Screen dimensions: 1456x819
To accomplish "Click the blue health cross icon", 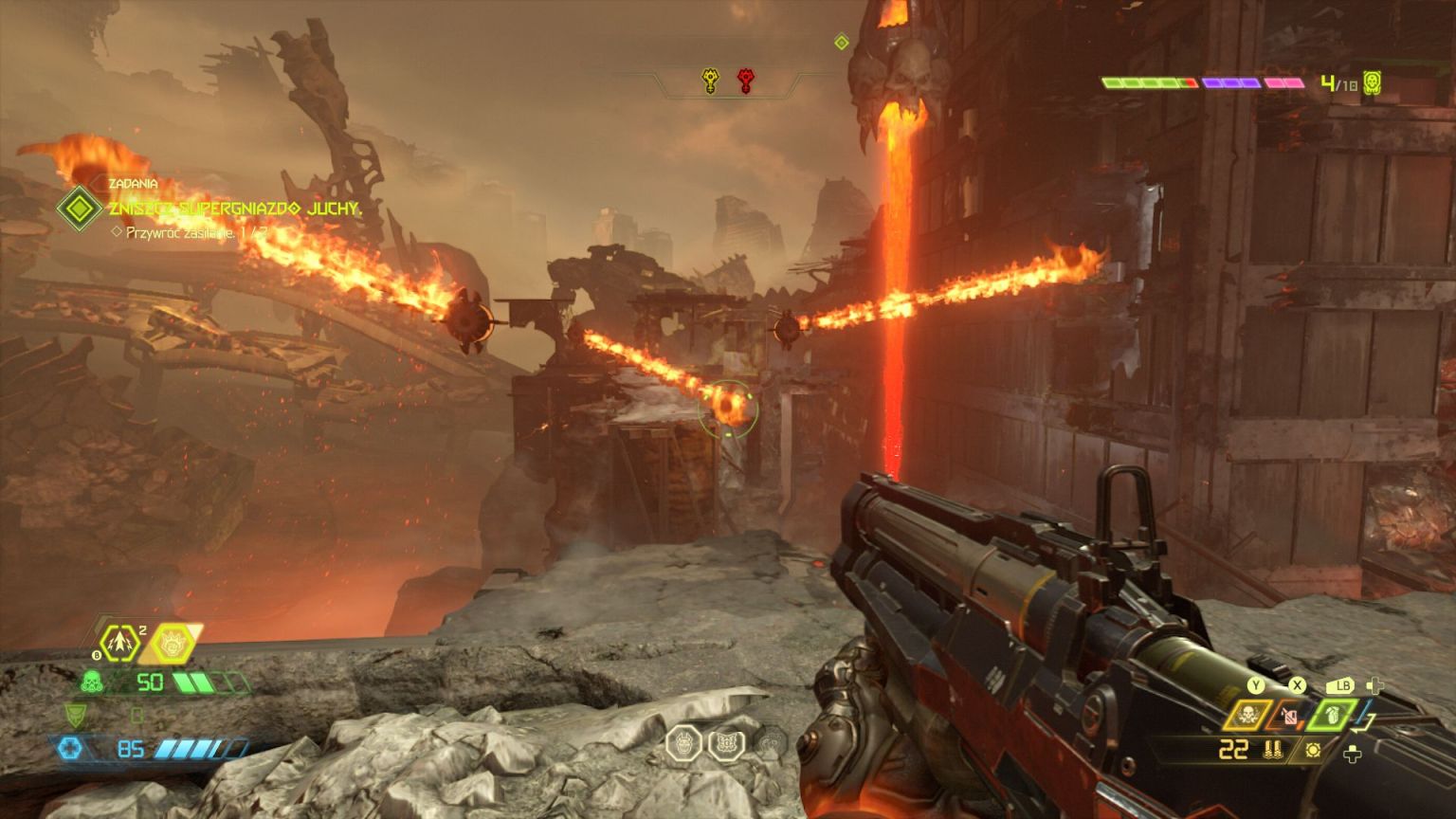I will coord(69,749).
